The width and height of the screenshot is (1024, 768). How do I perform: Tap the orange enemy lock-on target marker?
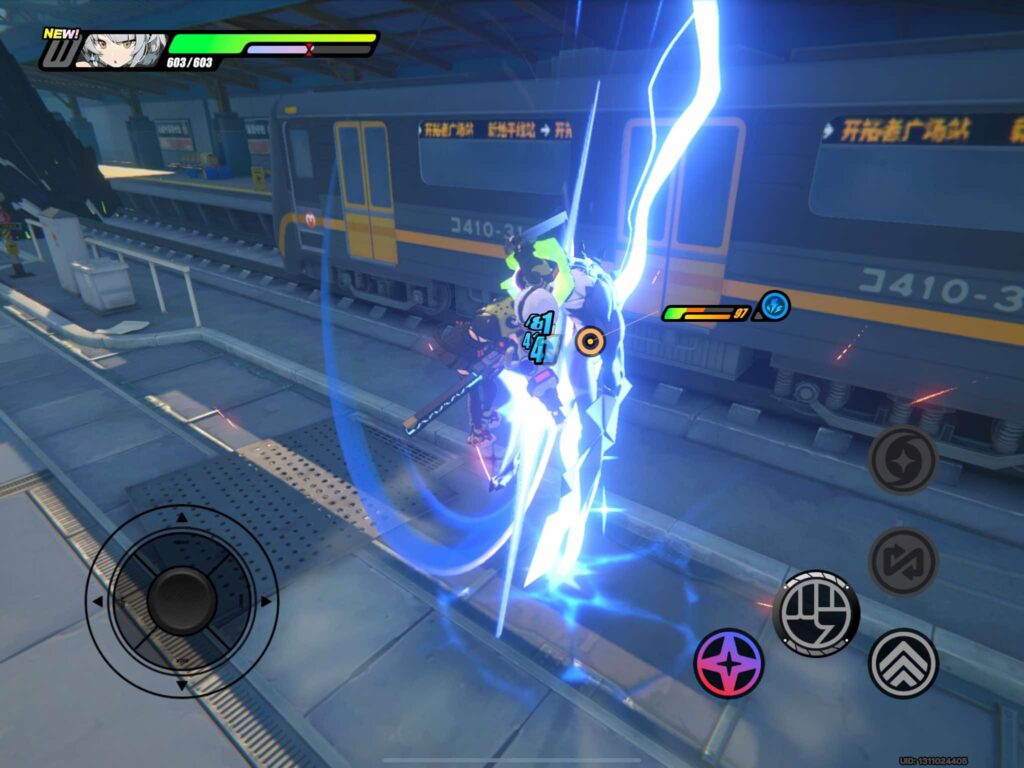(x=590, y=343)
